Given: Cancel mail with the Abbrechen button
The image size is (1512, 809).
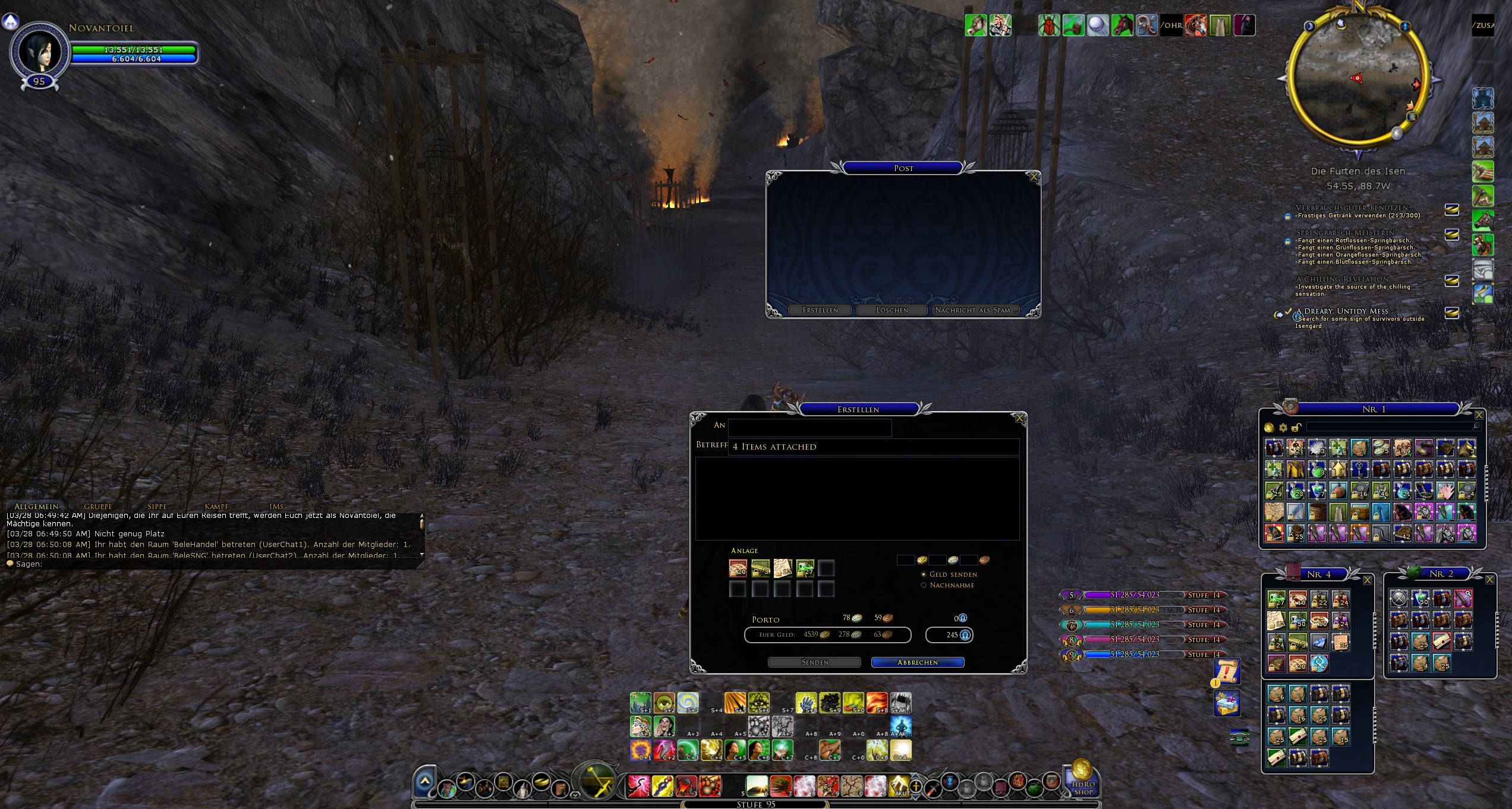Looking at the screenshot, I should (917, 662).
